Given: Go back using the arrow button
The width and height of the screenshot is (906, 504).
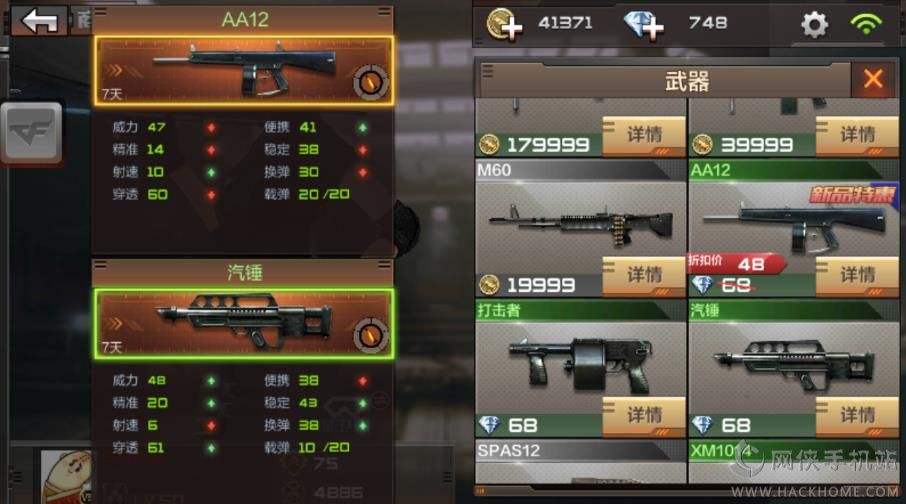Looking at the screenshot, I should (x=40, y=21).
